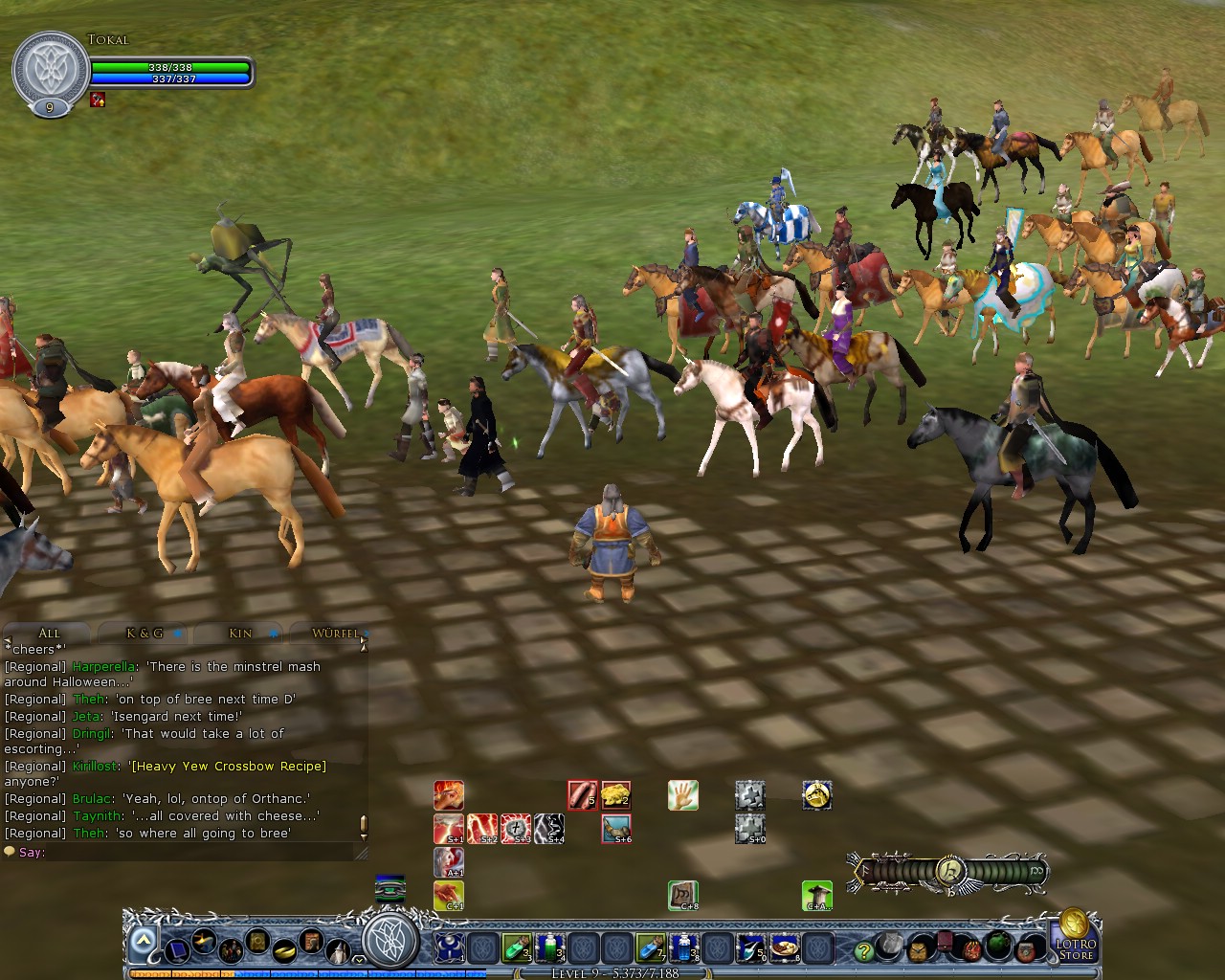Open the [Heavy Yew Crossbow Recipe] chat link
The width and height of the screenshot is (1225, 980).
click(x=227, y=766)
